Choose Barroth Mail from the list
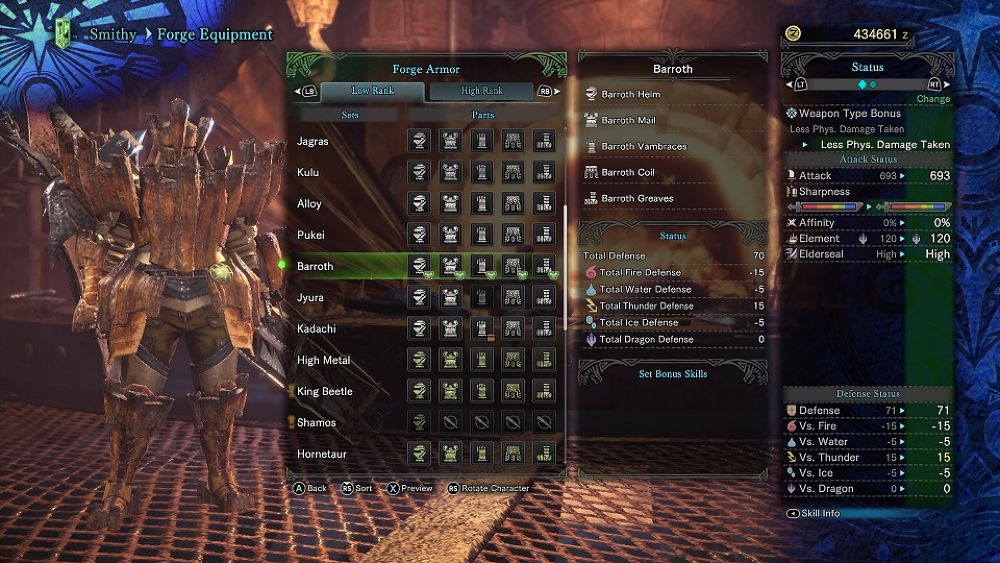The width and height of the screenshot is (1000, 563). pos(628,121)
